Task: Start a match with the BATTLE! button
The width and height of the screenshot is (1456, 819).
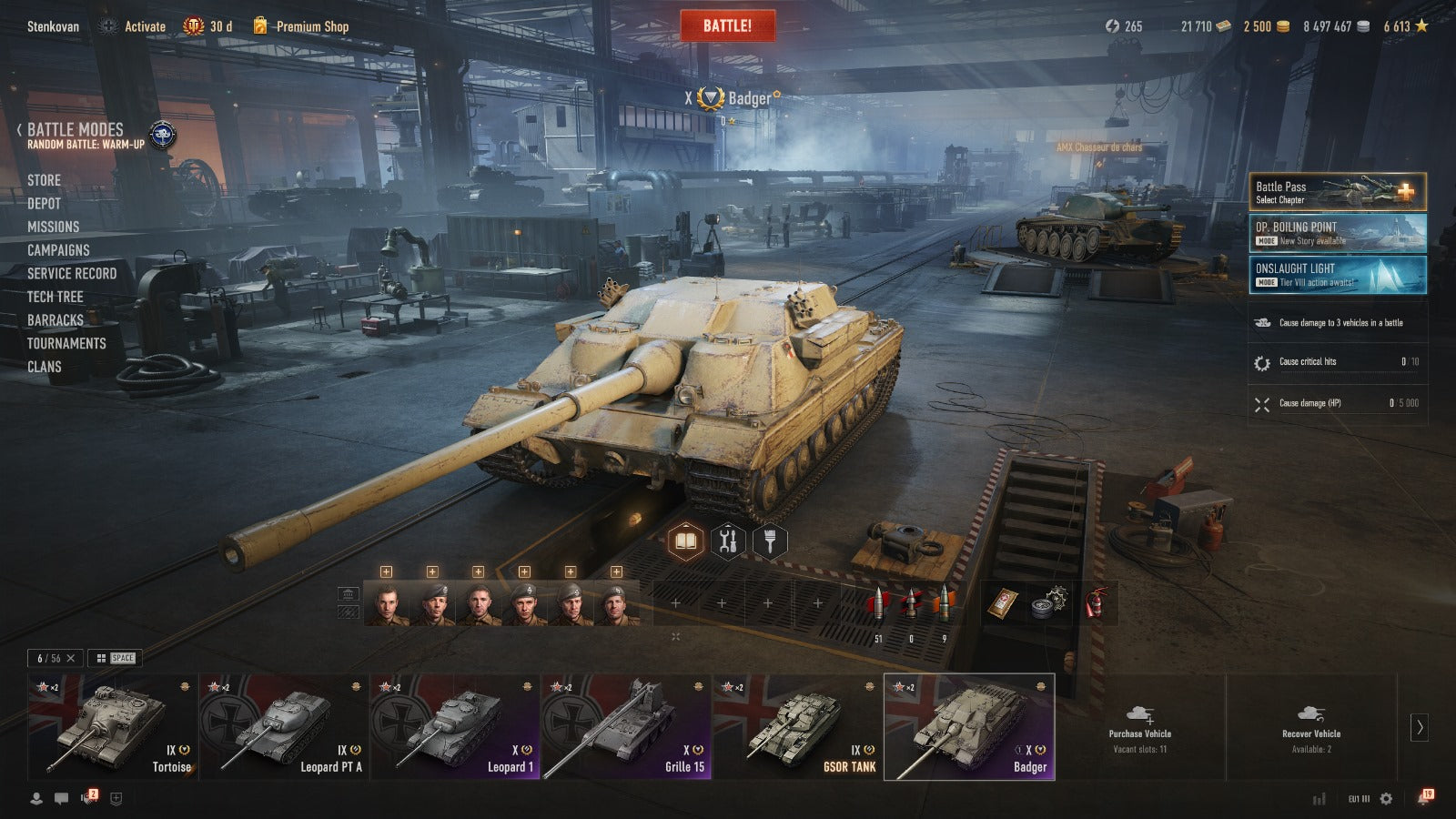Action: point(727,25)
